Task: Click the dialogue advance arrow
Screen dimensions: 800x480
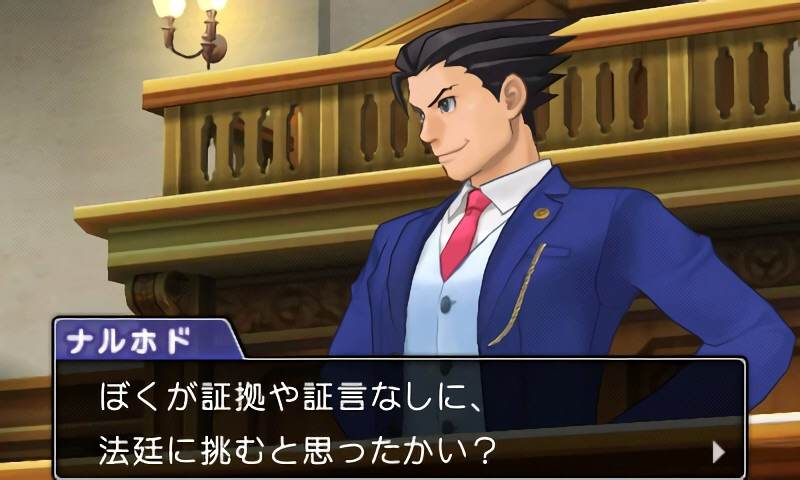Action: (x=718, y=451)
